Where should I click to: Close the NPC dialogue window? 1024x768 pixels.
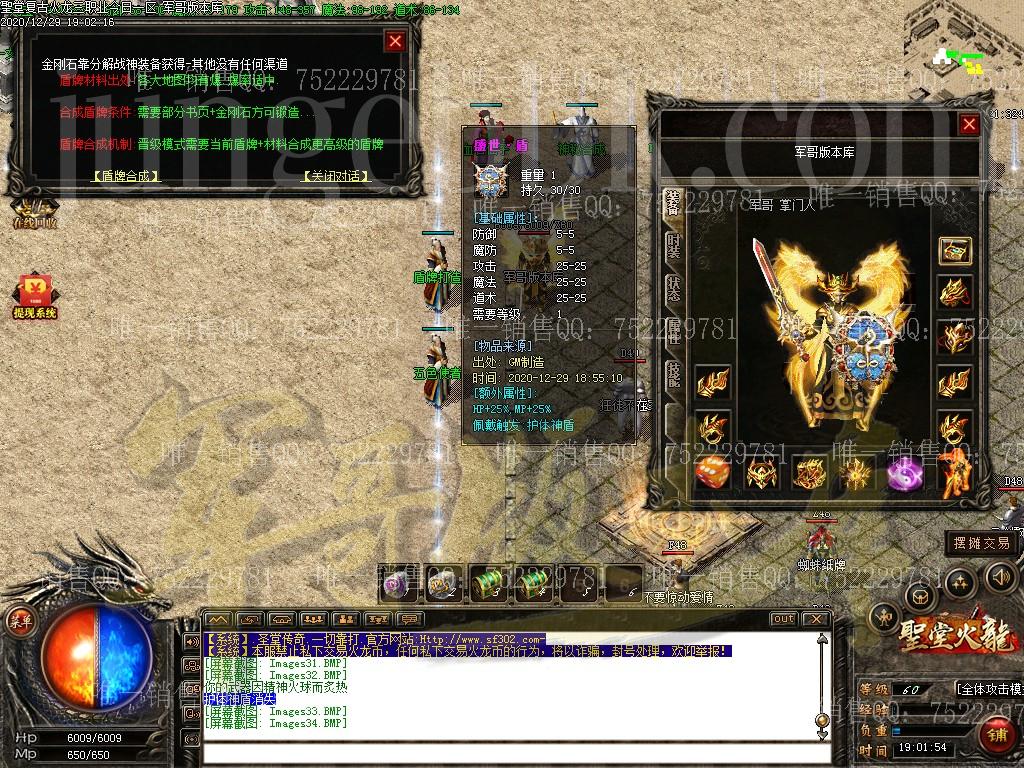click(395, 41)
